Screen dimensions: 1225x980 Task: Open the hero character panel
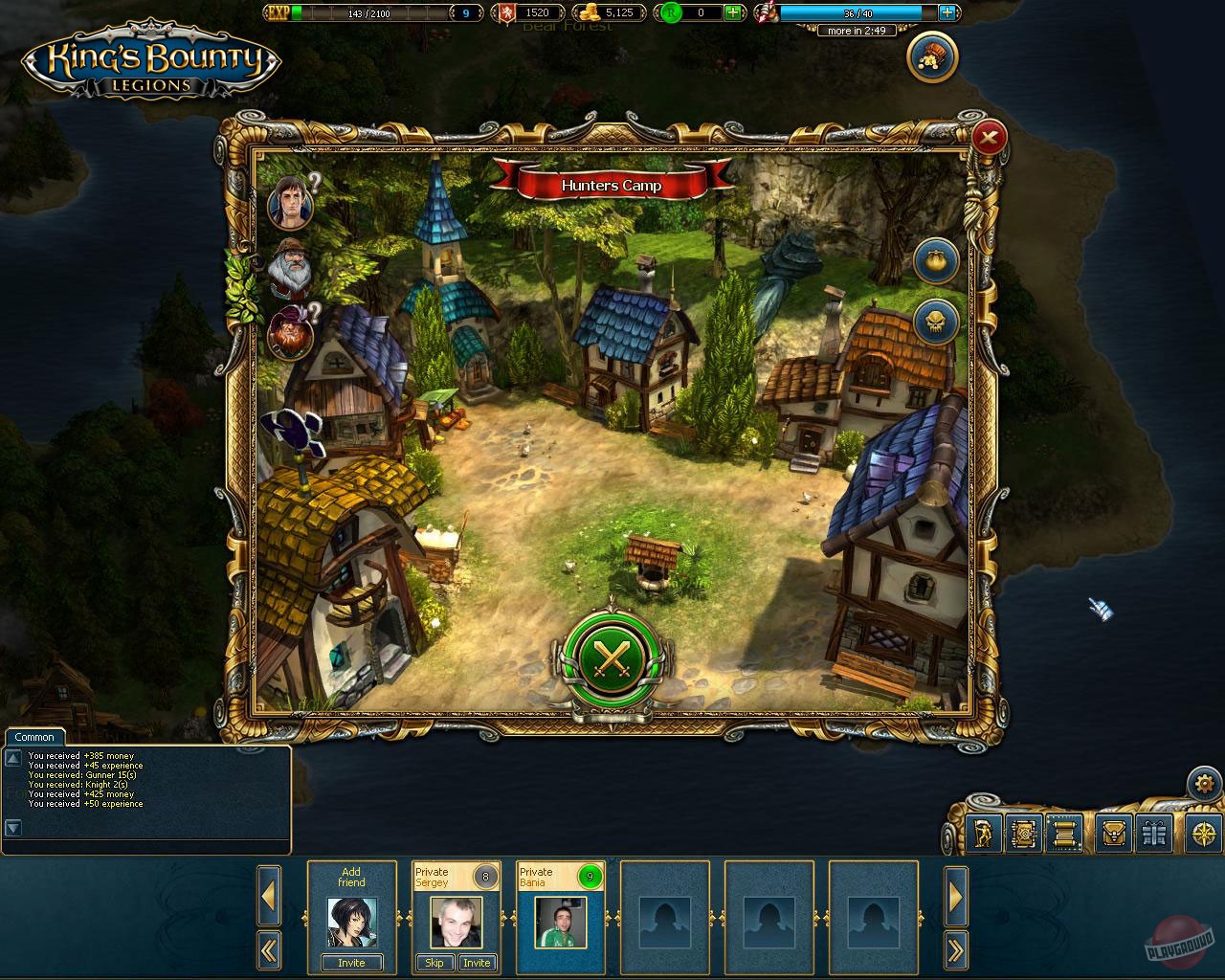pyautogui.click(x=985, y=834)
